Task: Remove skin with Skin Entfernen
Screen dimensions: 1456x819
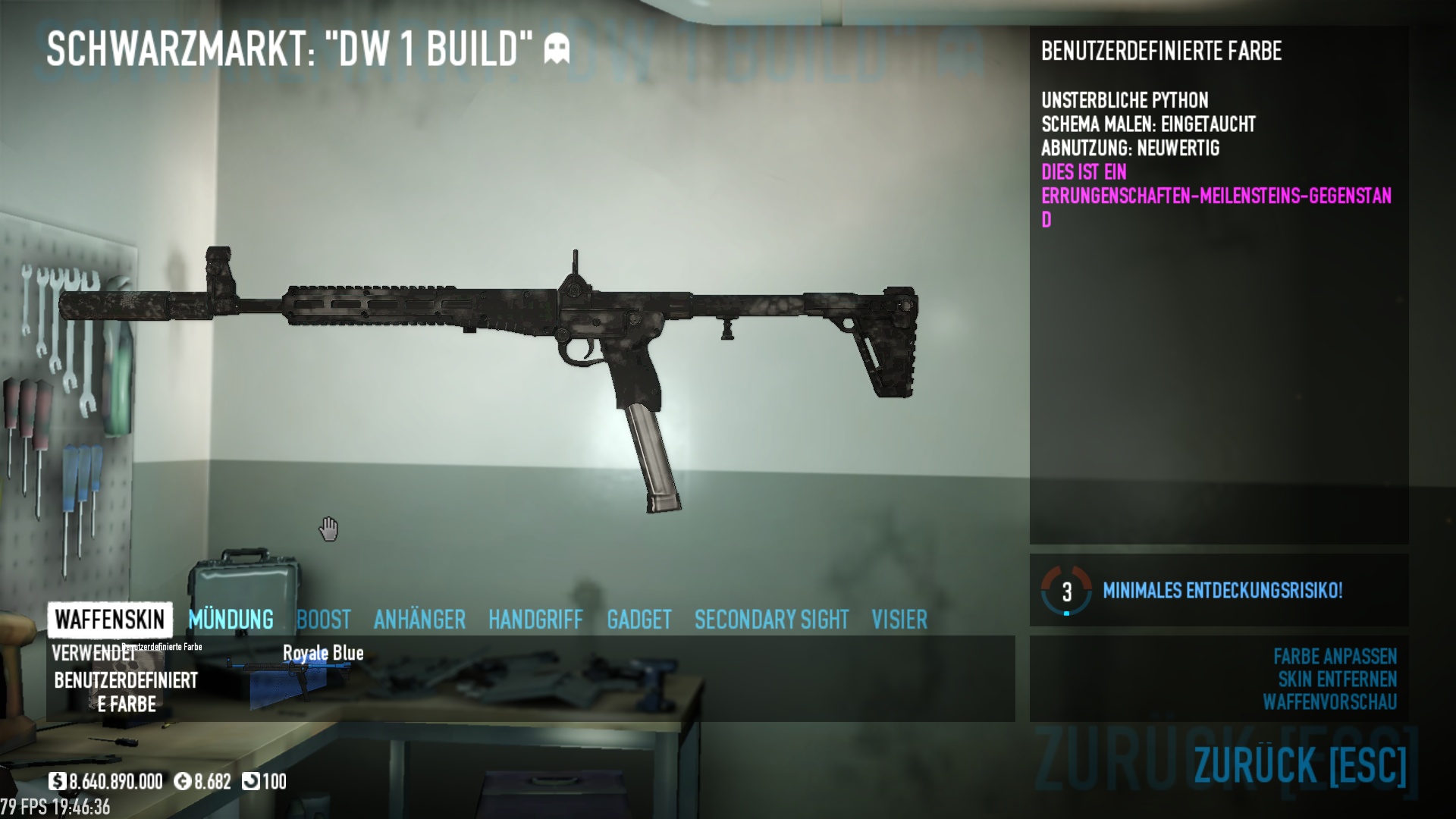Action: [1337, 679]
